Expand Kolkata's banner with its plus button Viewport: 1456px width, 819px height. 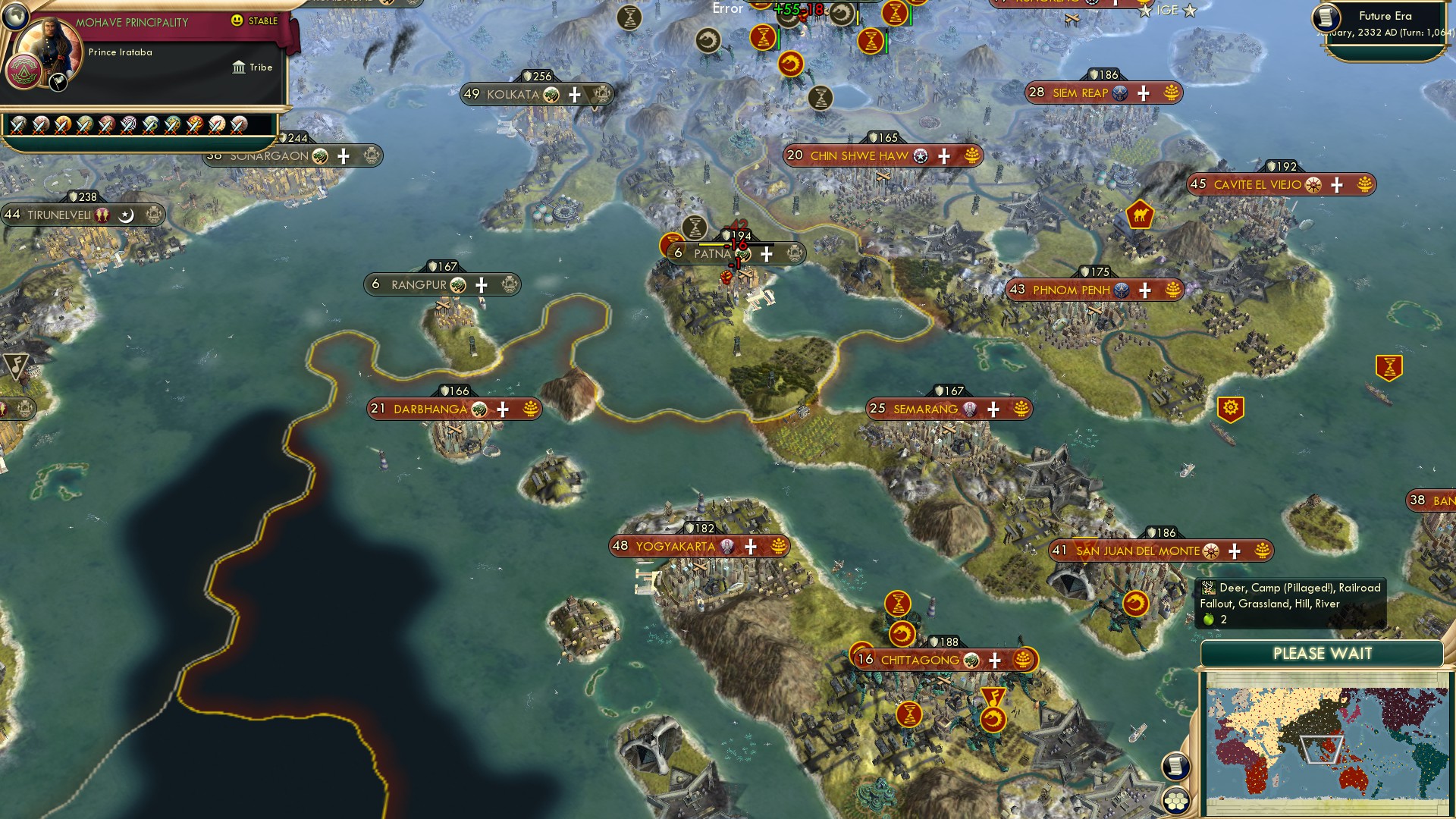coord(574,95)
